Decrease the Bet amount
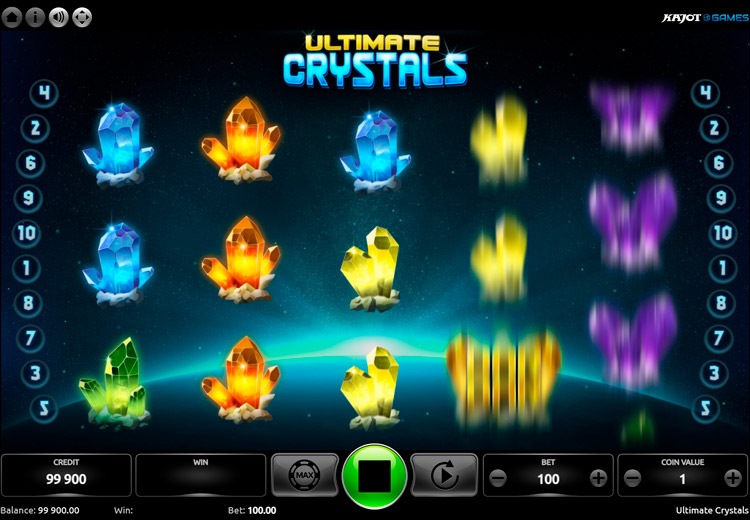Image resolution: width=750 pixels, height=520 pixels. click(498, 479)
